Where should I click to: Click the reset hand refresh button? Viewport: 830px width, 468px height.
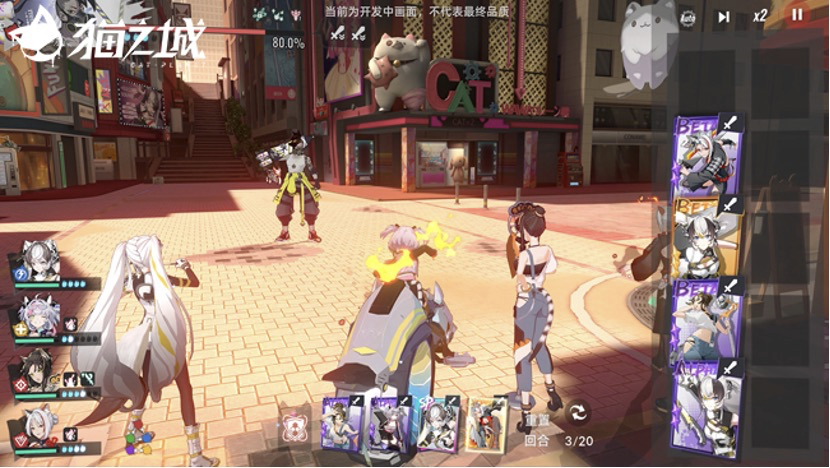coord(578,412)
